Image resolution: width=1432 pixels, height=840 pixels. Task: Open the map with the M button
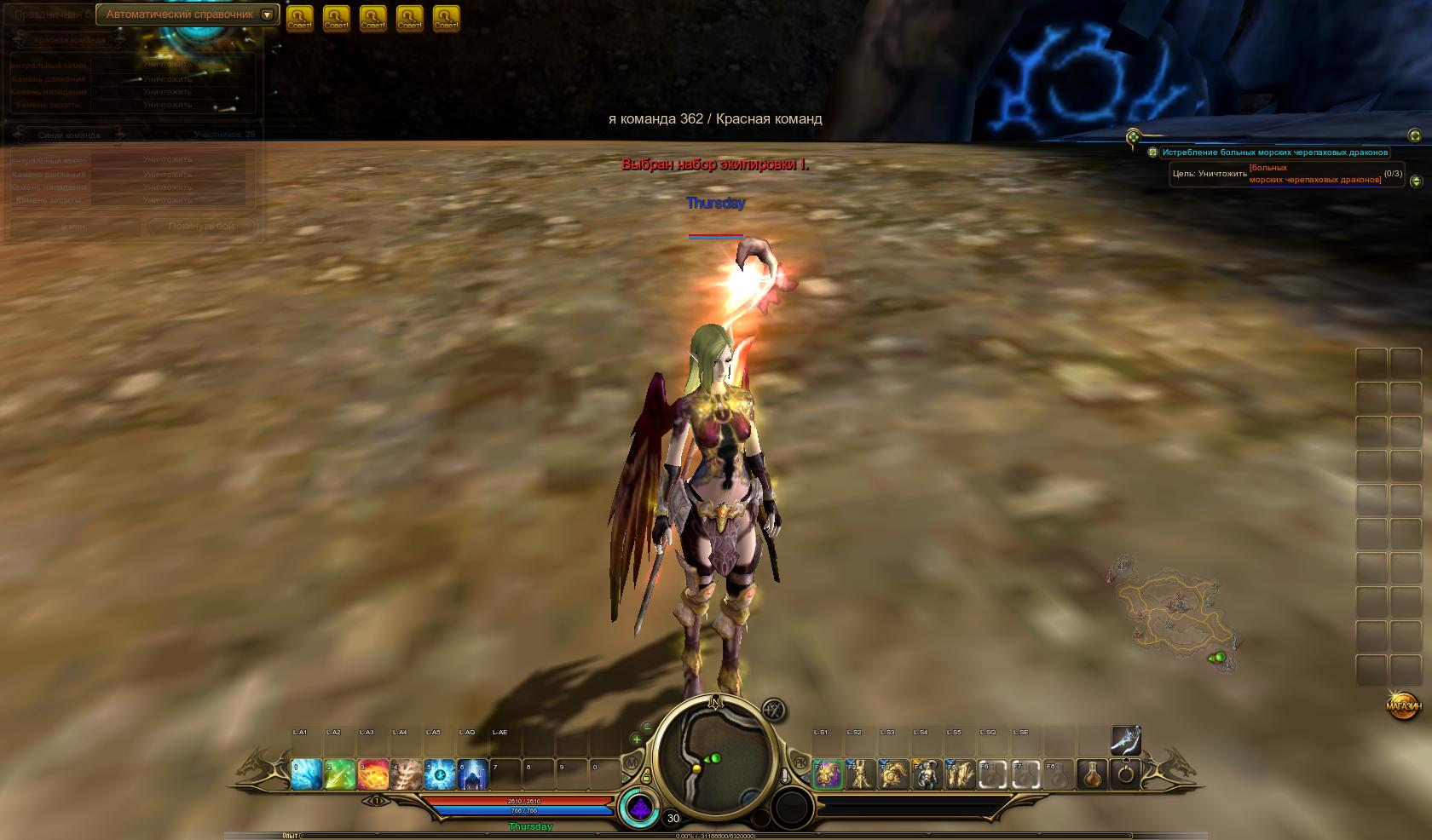coord(632,763)
